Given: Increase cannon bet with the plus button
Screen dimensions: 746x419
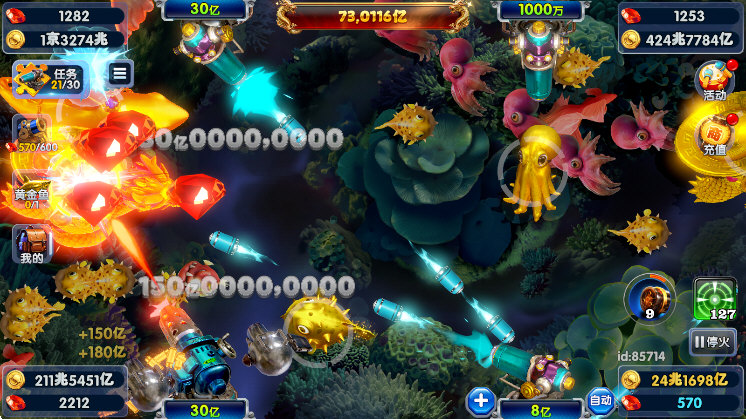Looking at the screenshot, I should point(482,401).
